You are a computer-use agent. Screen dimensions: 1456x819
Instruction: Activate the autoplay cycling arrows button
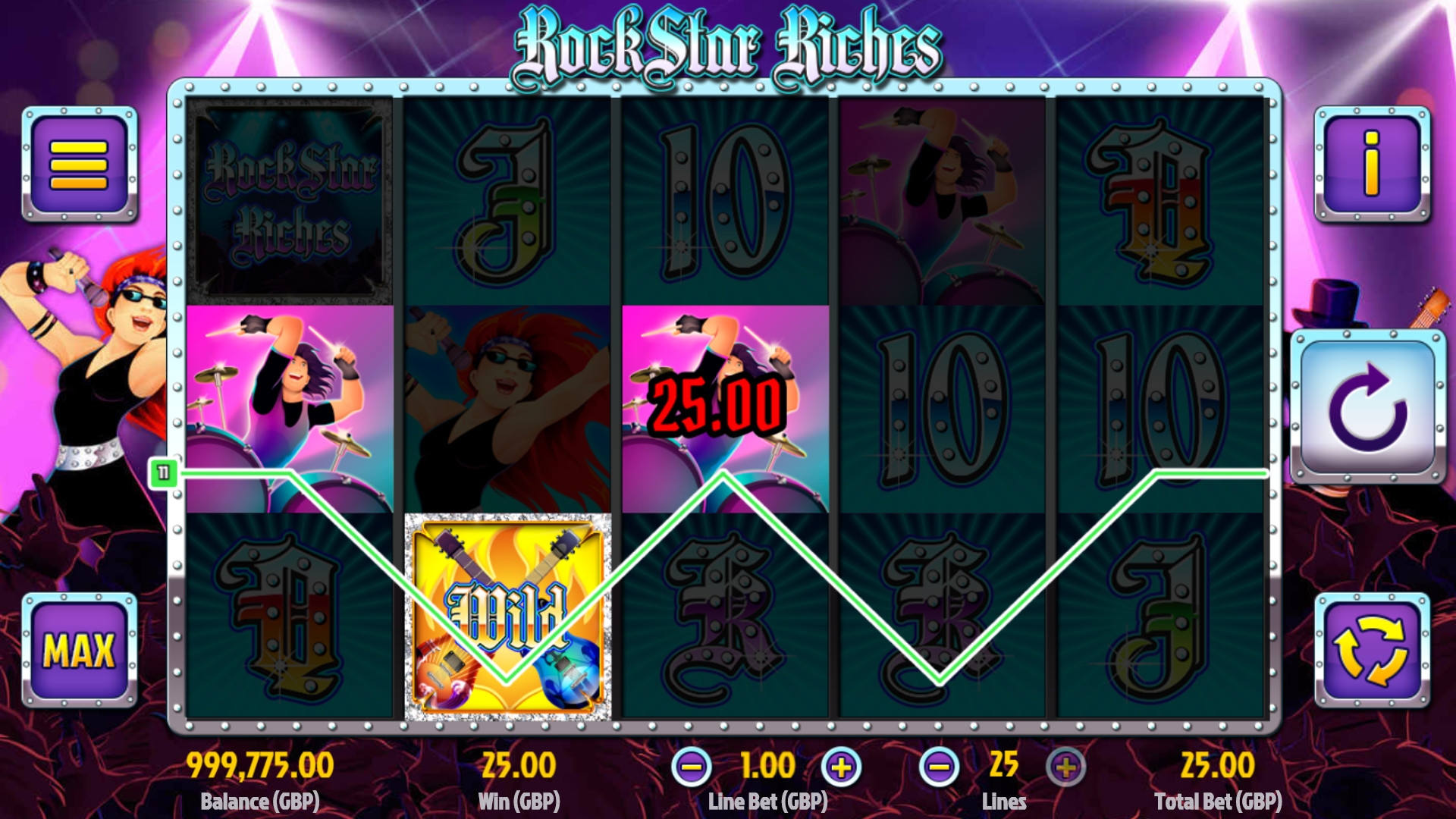1372,650
